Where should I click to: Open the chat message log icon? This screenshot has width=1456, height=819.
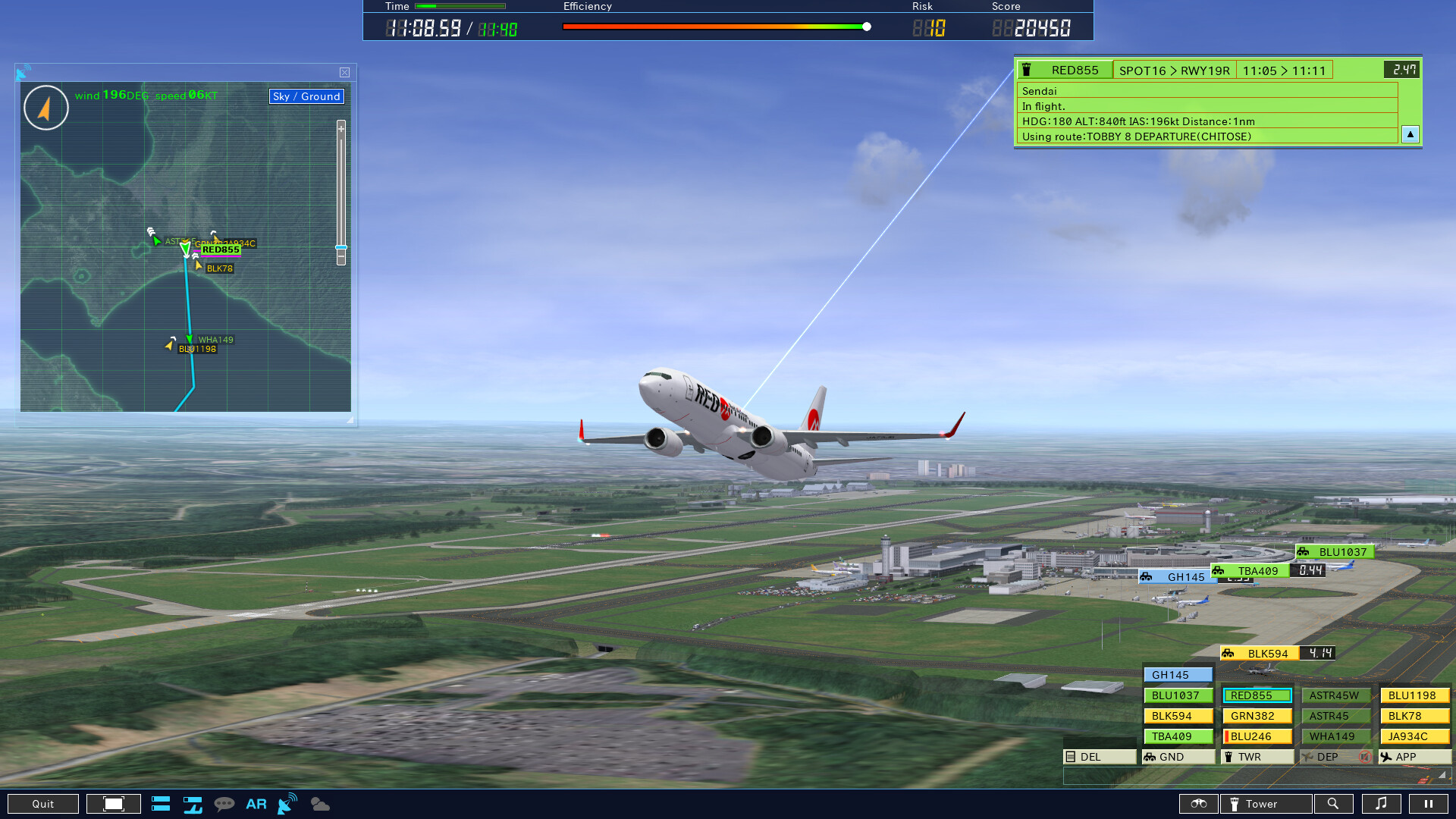pos(225,804)
